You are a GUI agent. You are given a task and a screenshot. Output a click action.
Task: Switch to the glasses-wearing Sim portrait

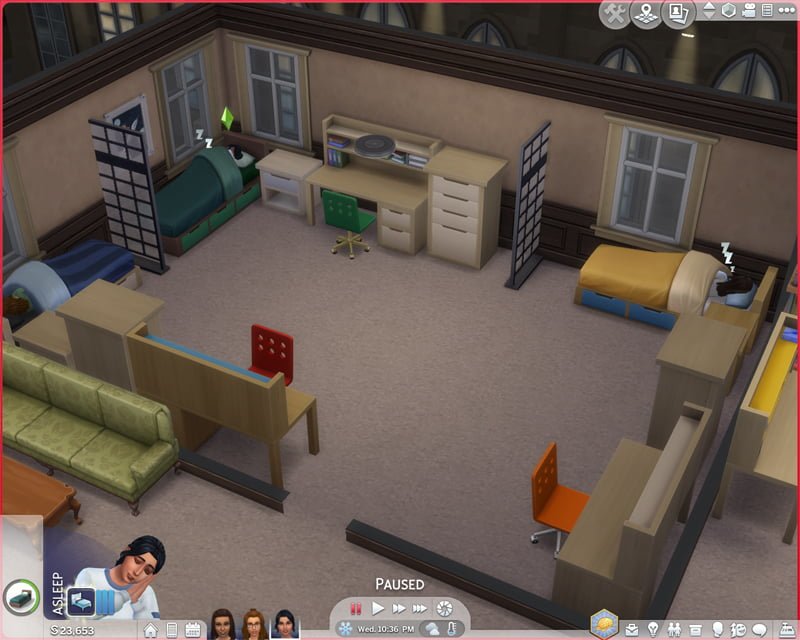[254, 624]
